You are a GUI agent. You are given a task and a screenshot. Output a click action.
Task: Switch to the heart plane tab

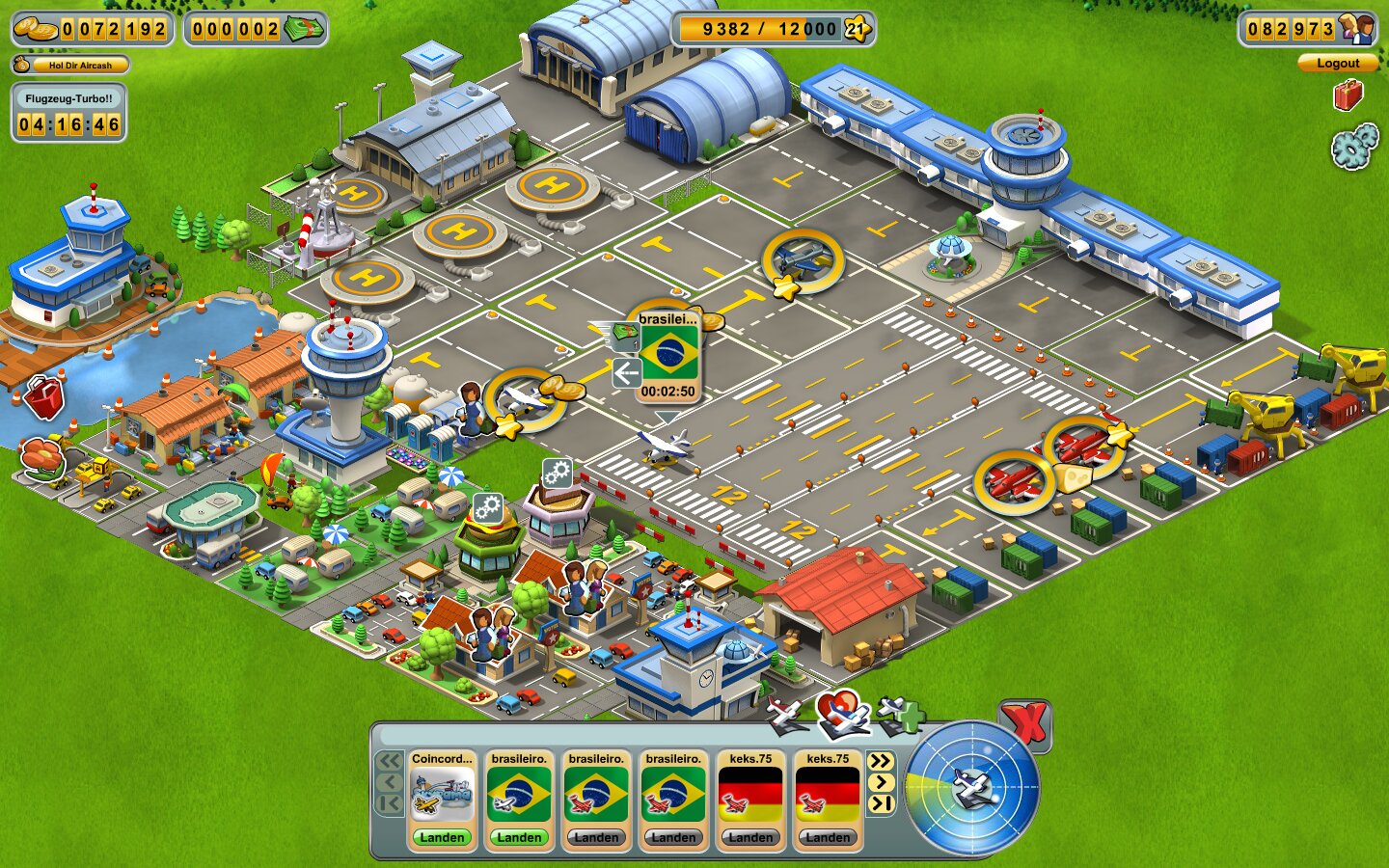[x=841, y=713]
